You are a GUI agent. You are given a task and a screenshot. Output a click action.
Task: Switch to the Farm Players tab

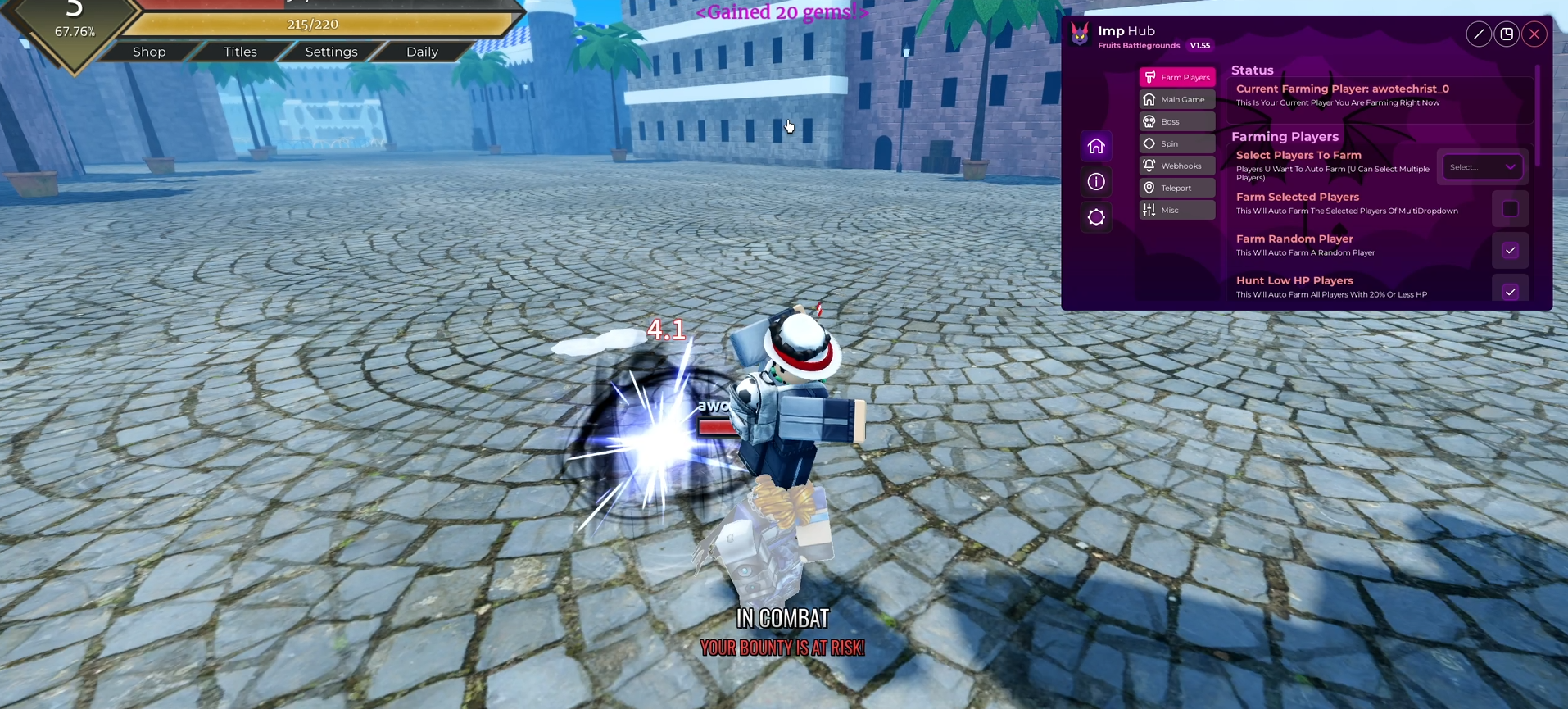1176,77
